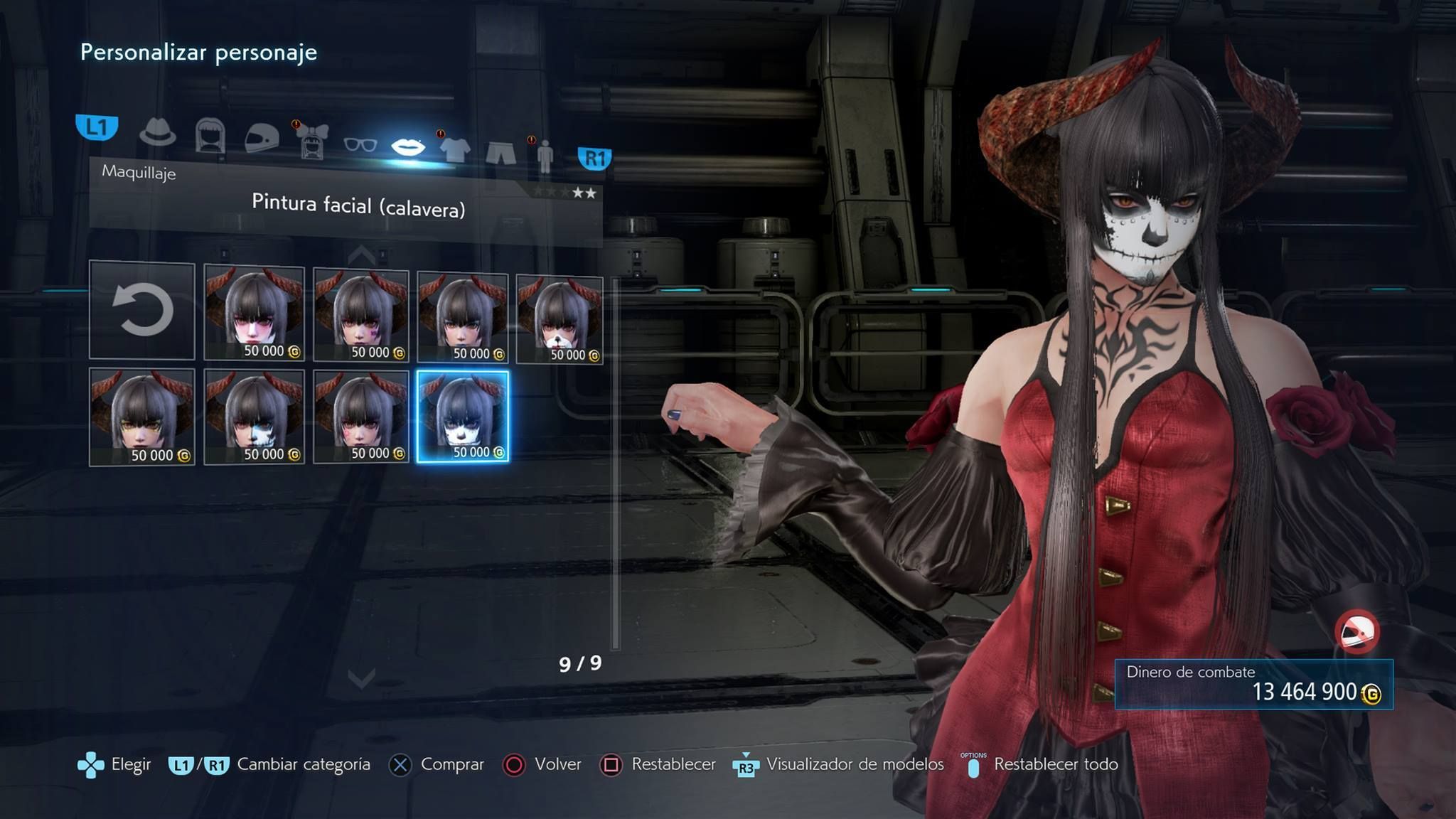Viewport: 1456px width, 819px height.
Task: Select the highlighted full skull face paint
Action: [463, 417]
